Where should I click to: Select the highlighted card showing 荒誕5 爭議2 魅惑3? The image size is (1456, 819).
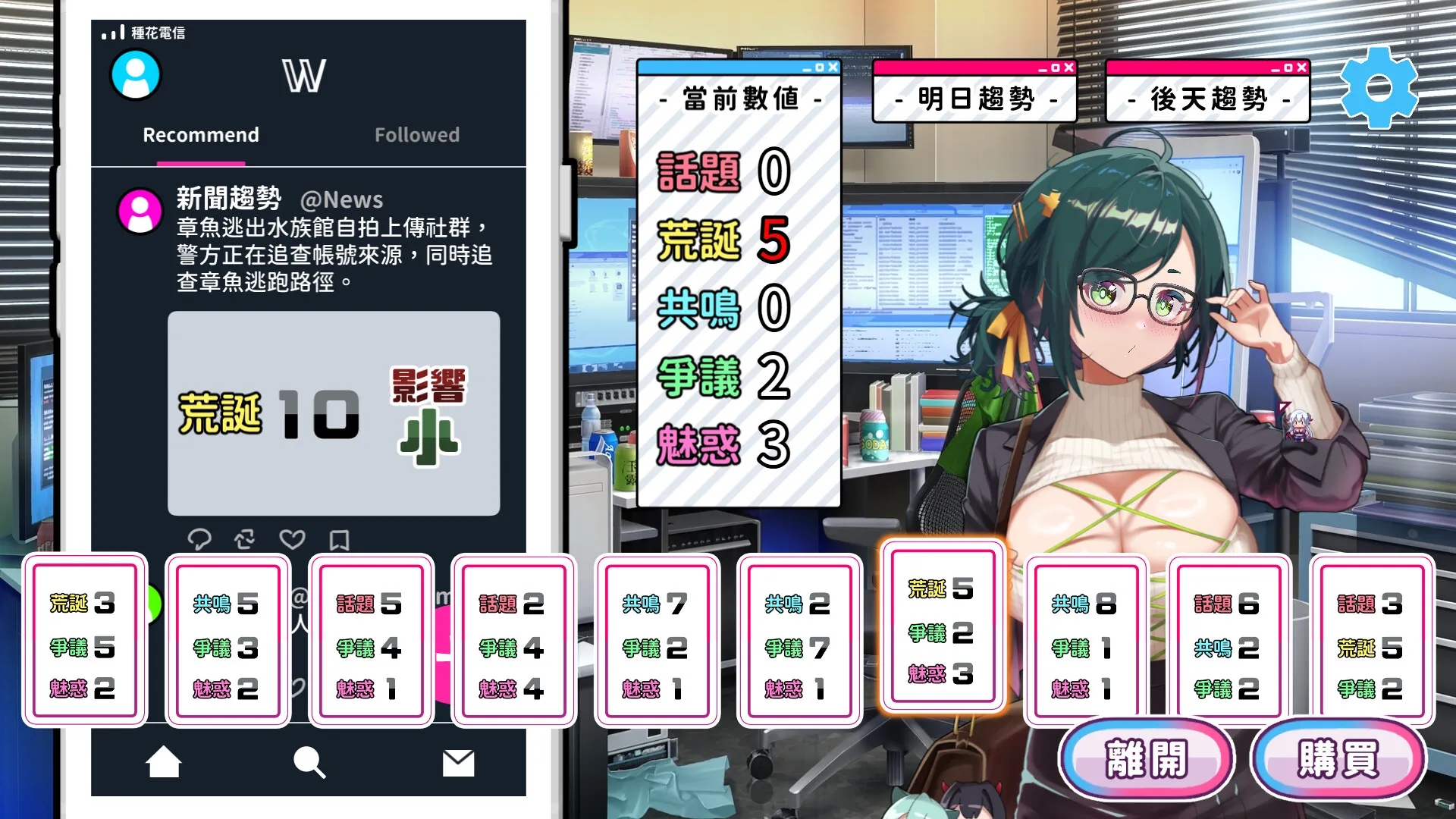(x=941, y=632)
